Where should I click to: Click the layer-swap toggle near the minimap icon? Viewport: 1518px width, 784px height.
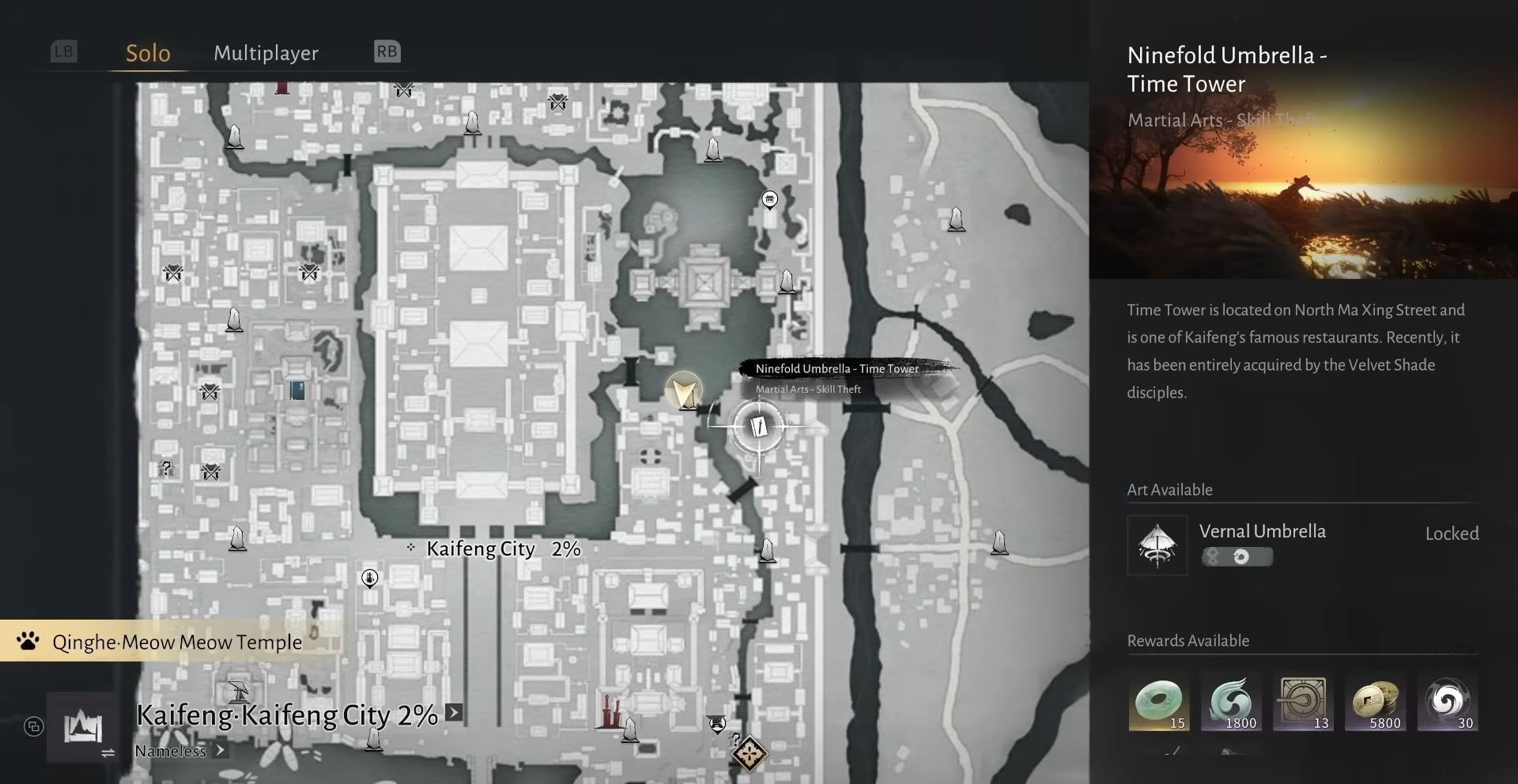[108, 754]
